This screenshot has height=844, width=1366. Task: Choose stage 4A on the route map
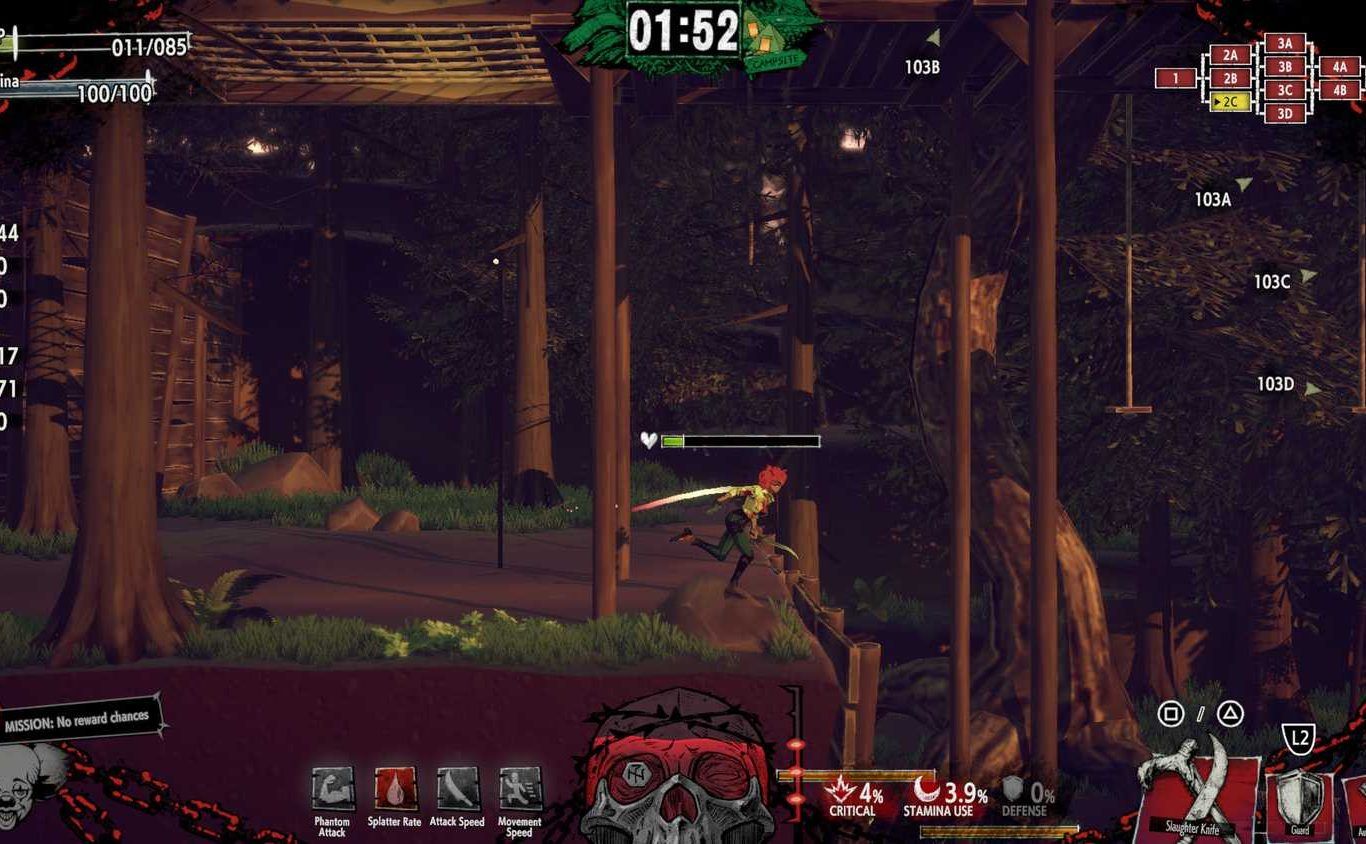(x=1339, y=67)
